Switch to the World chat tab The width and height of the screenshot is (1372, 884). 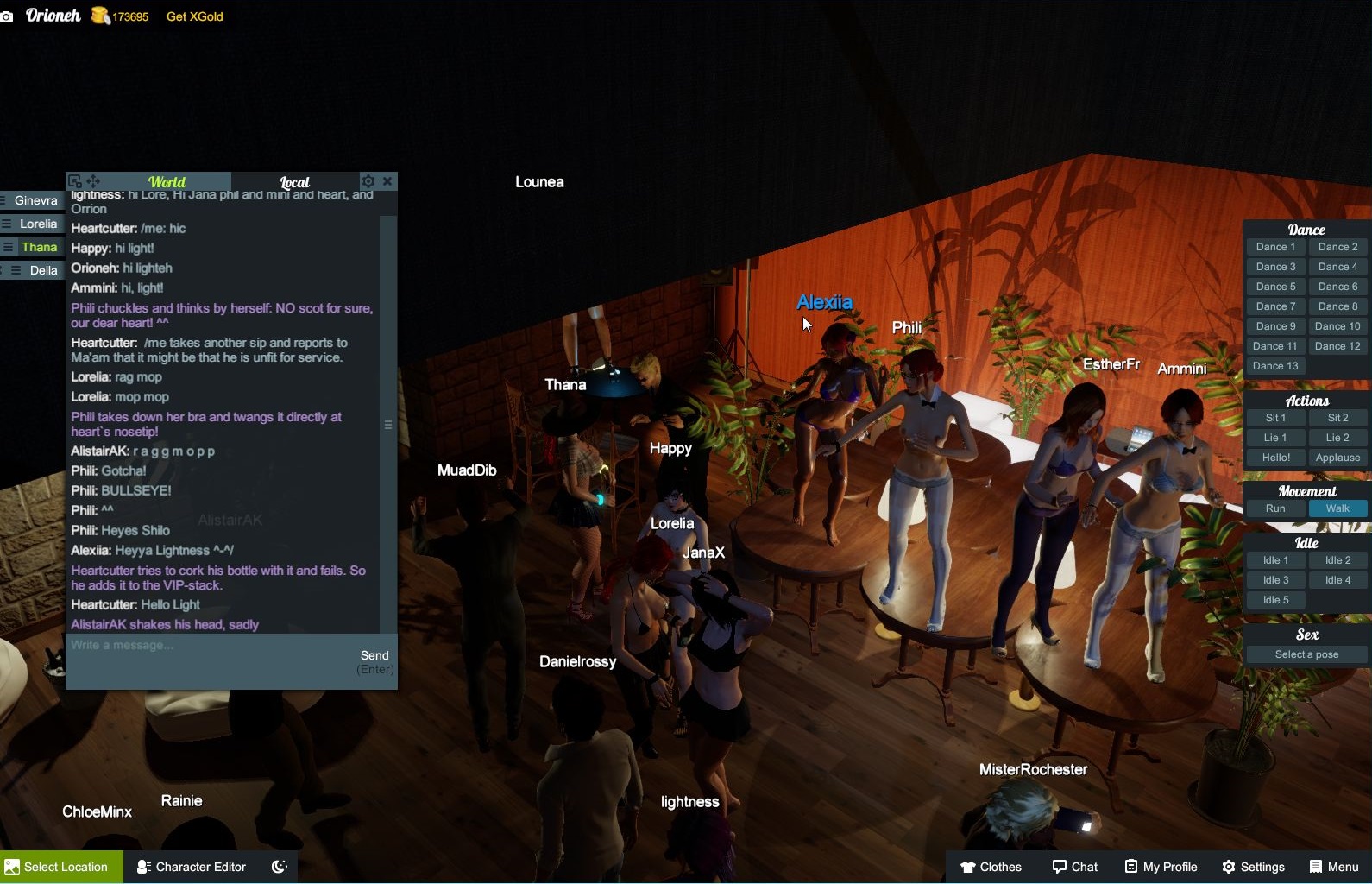tap(167, 181)
